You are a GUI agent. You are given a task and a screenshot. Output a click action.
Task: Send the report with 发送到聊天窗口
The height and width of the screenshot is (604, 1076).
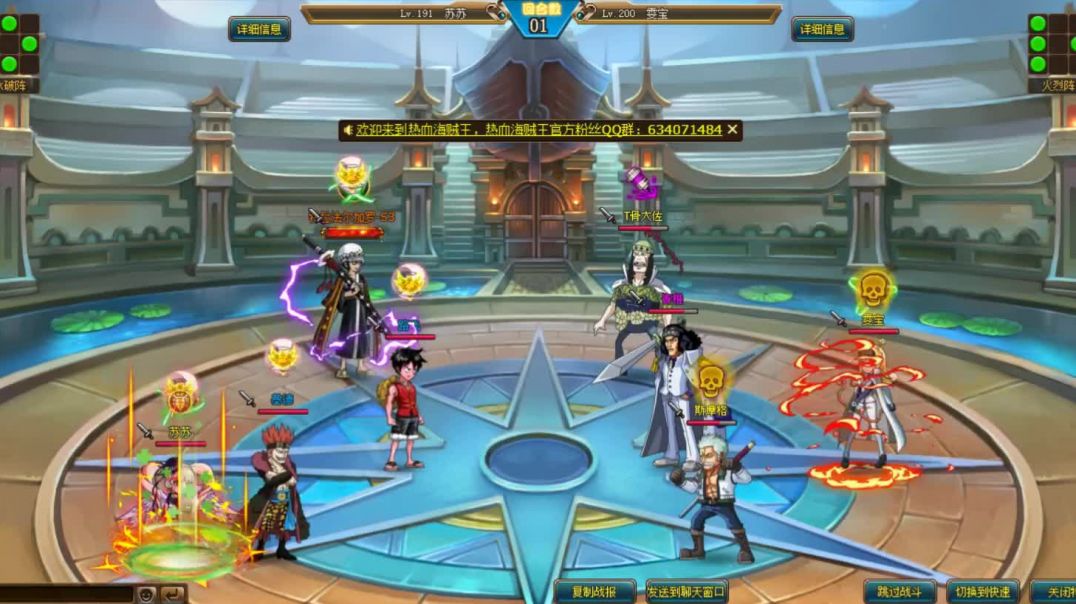(x=686, y=592)
